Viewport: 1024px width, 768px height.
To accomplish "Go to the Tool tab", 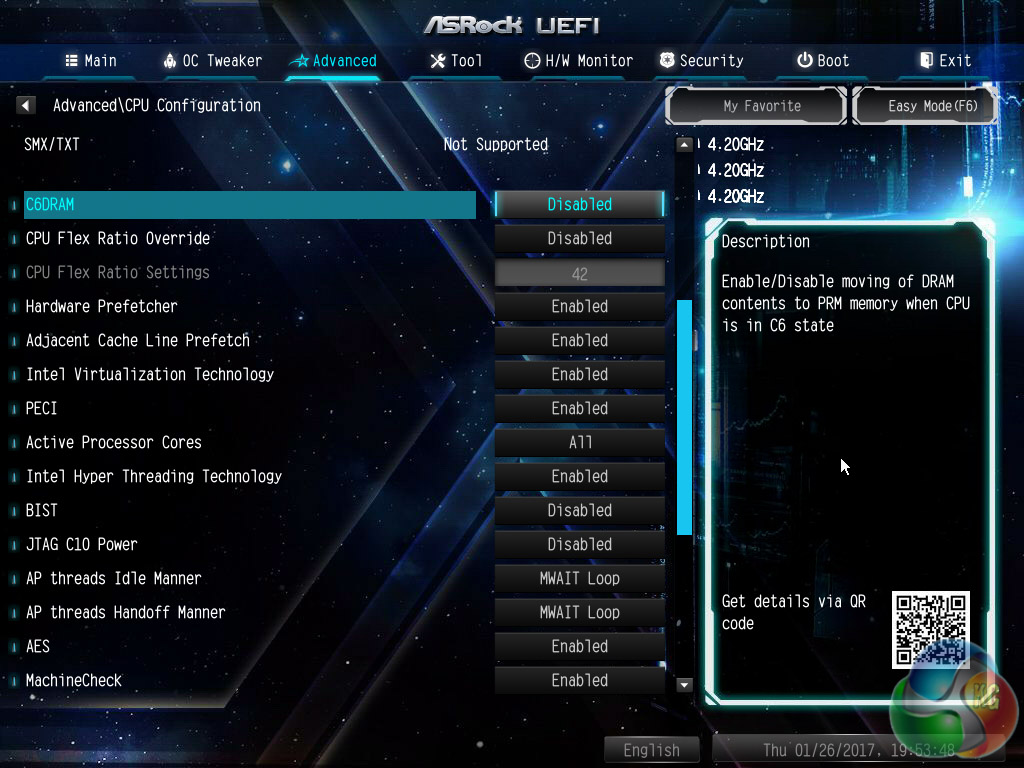I will coord(455,61).
